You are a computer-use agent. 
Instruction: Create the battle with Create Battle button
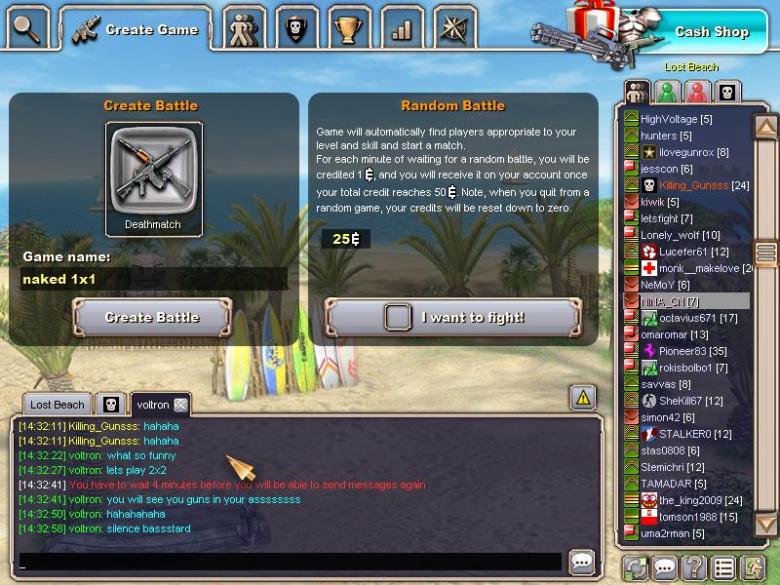point(152,318)
